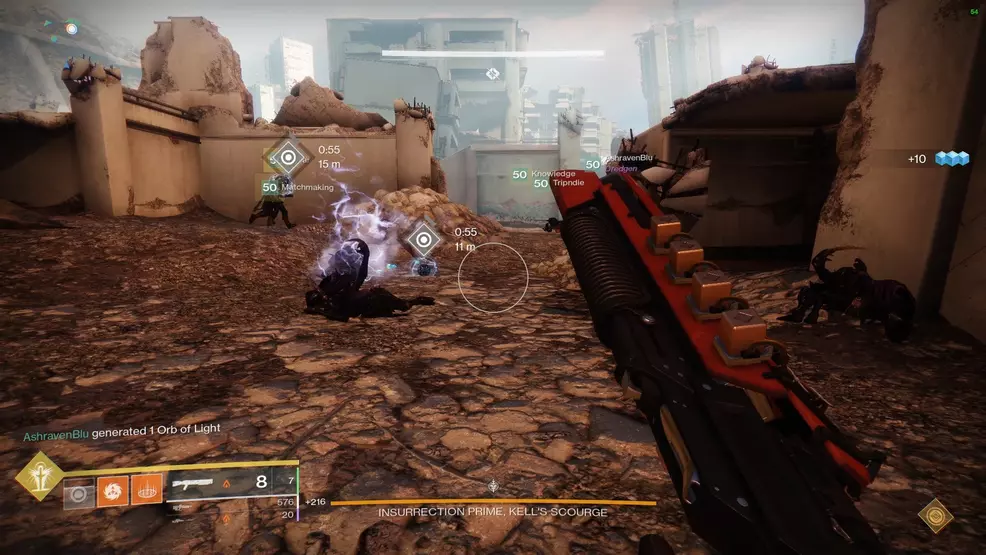
Task: Open the radar with the glowing center
Action: (x=71, y=29)
